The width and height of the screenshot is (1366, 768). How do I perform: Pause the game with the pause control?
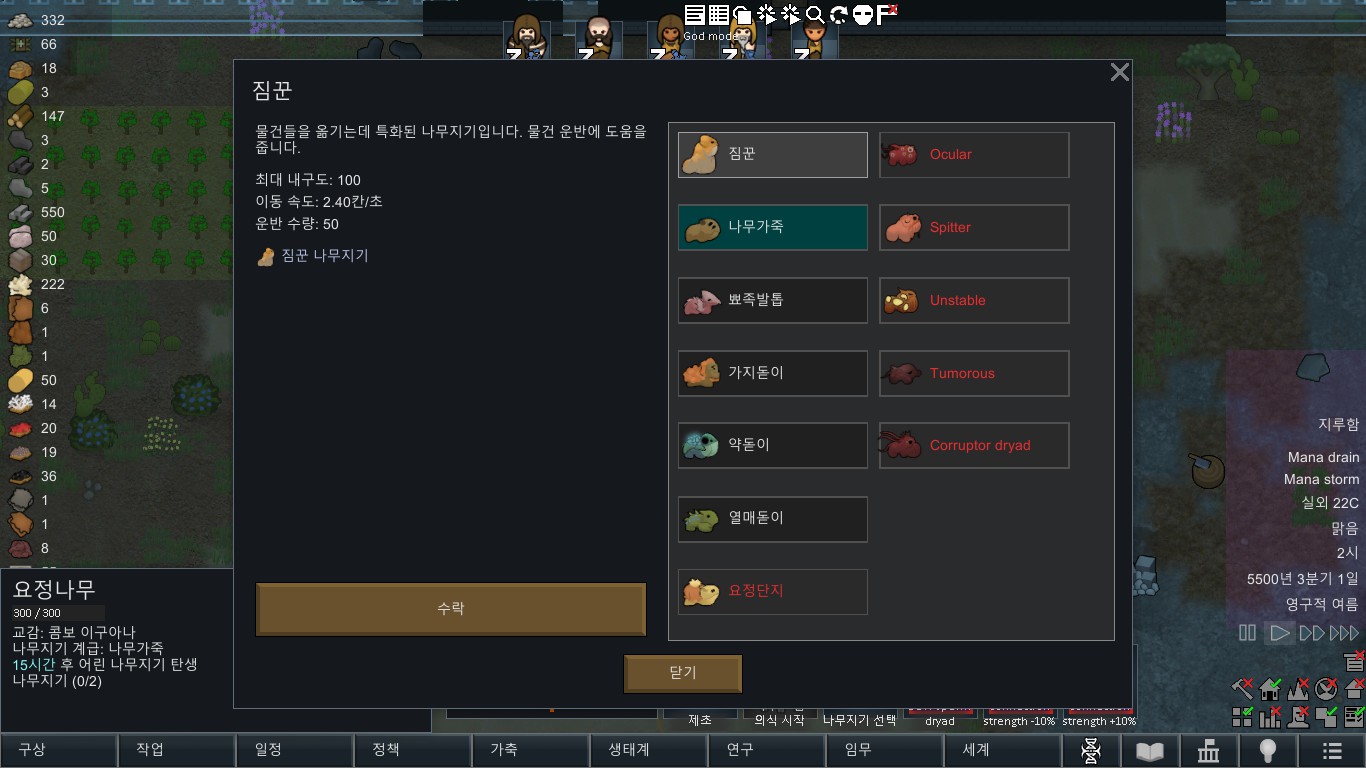coord(1247,633)
